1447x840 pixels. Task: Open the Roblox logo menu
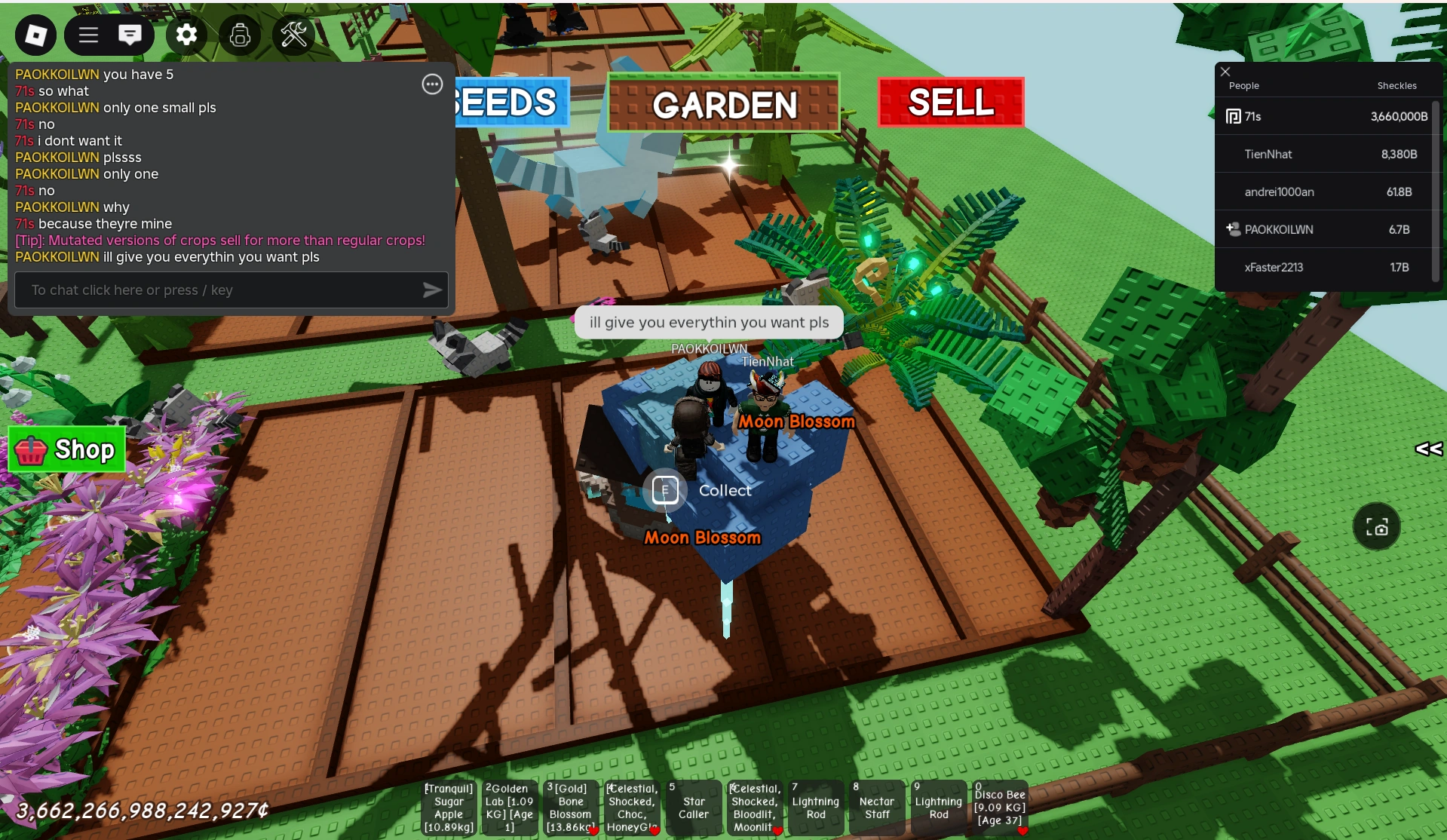click(35, 35)
